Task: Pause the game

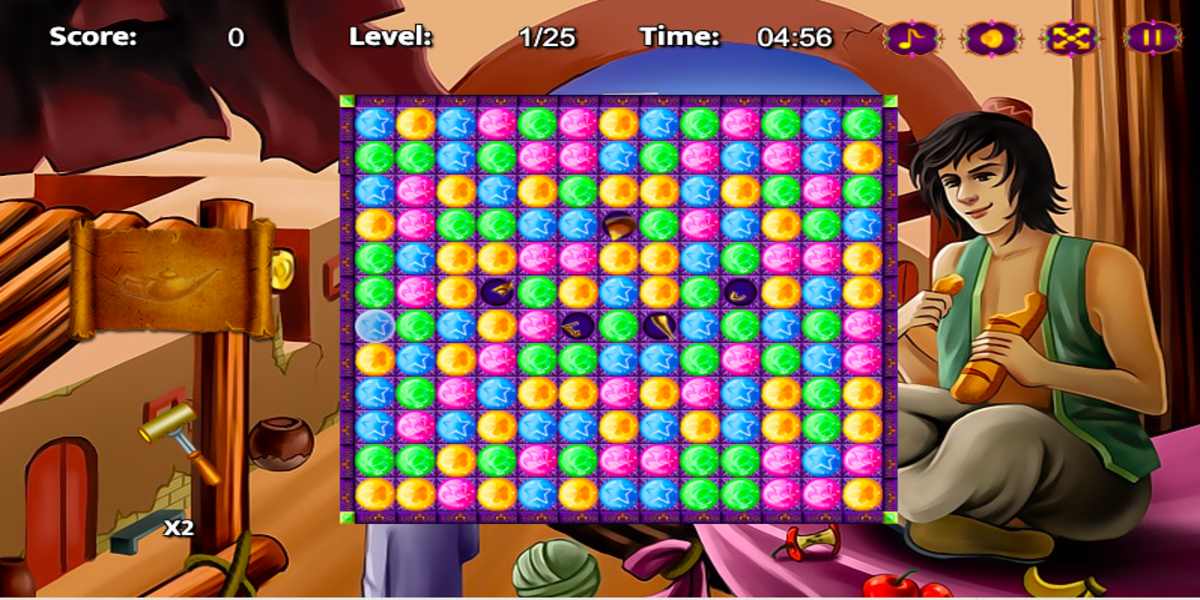Action: tap(1151, 38)
